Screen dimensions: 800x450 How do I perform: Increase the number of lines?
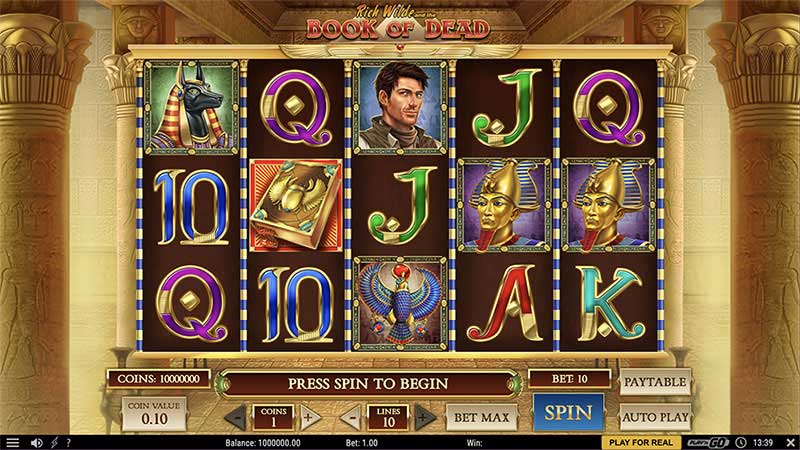(425, 417)
